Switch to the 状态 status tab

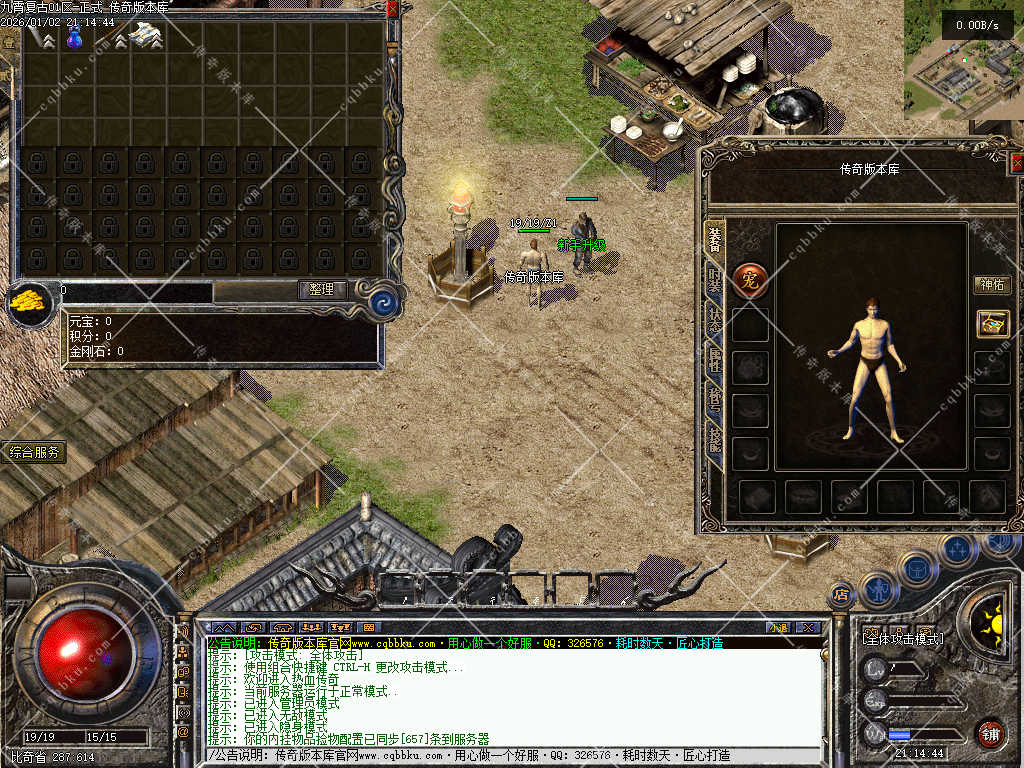715,320
